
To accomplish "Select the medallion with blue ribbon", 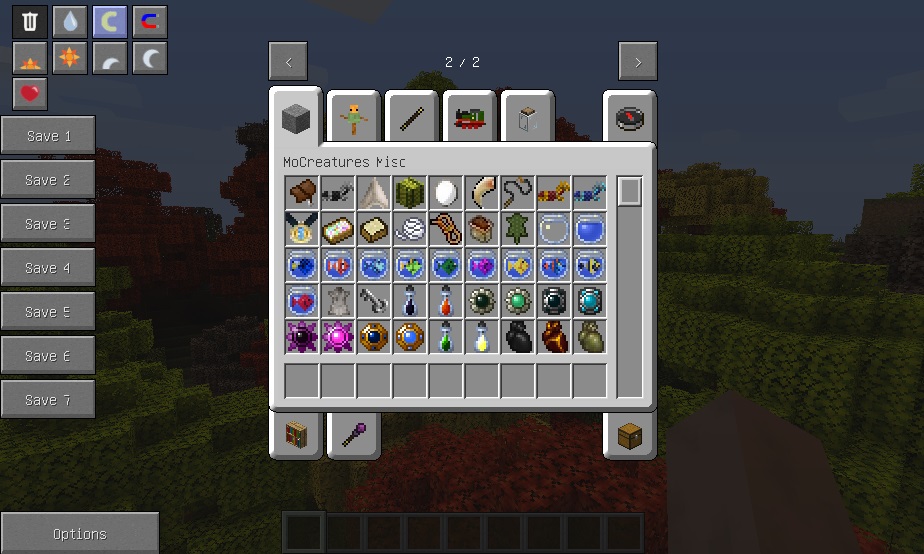I will pos(302,229).
